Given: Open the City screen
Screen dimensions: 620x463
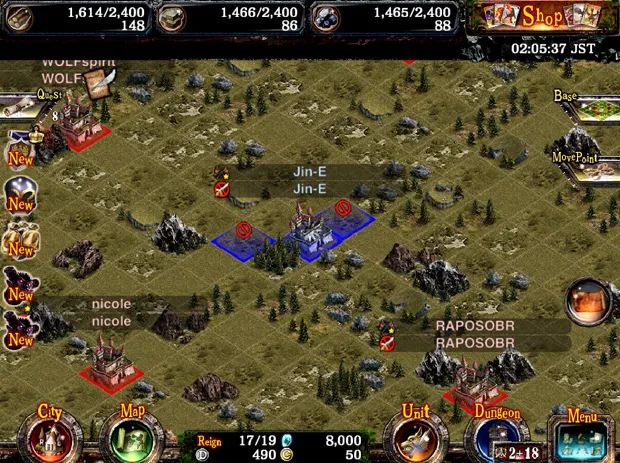Looking at the screenshot, I should coord(48,434).
